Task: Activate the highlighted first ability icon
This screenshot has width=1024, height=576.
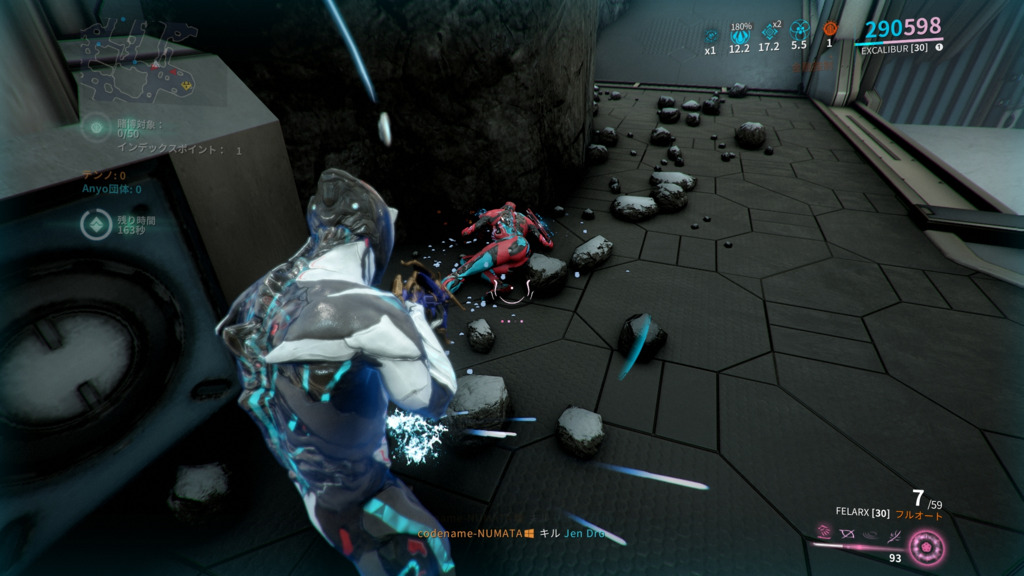Action: point(825,531)
